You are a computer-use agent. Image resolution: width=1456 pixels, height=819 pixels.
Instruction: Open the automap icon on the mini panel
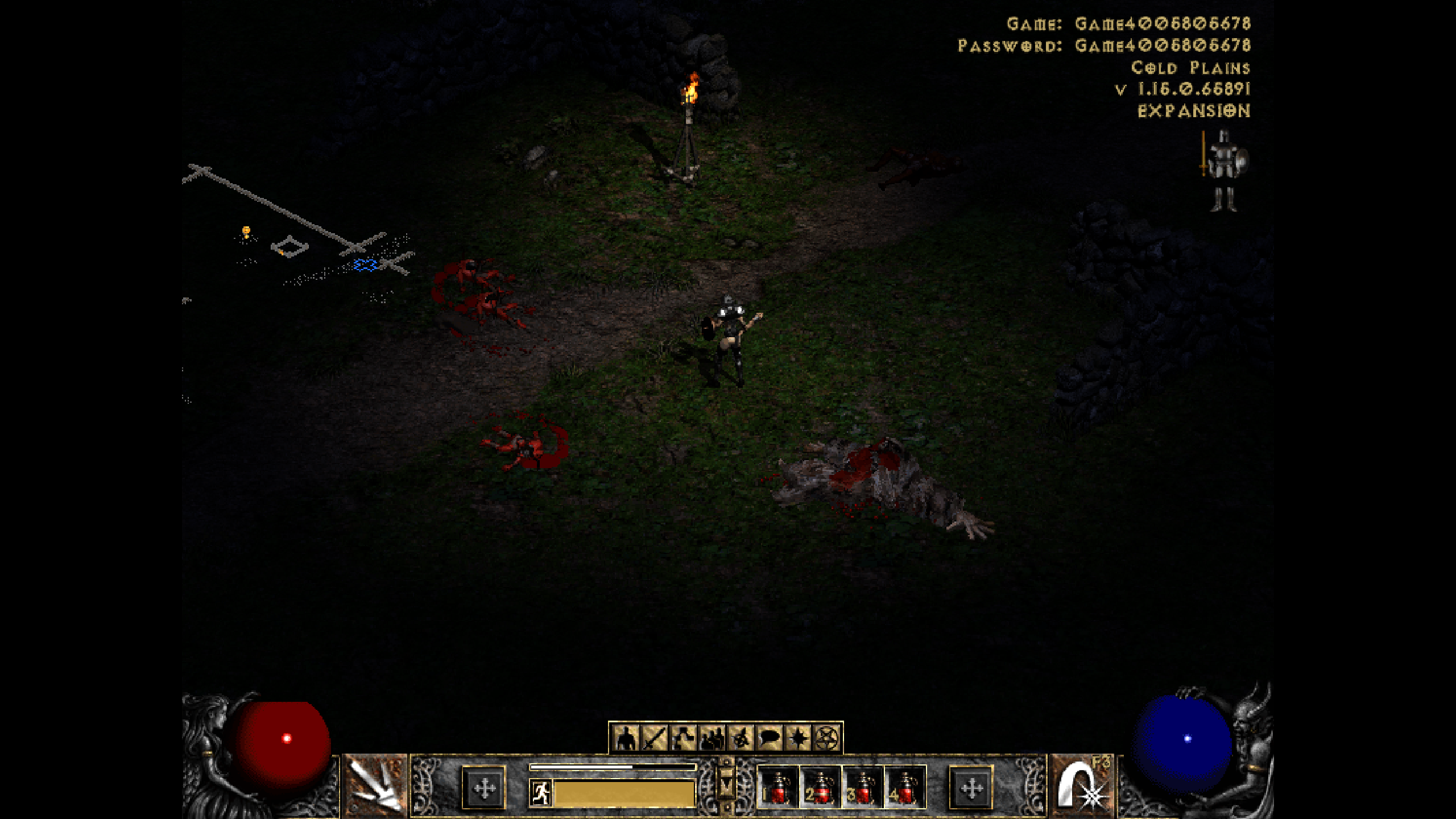pyautogui.click(x=742, y=738)
